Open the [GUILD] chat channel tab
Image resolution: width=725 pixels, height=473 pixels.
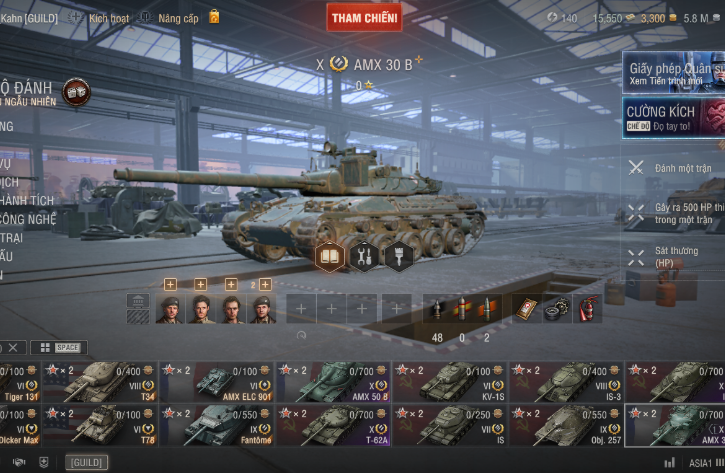click(x=86, y=462)
